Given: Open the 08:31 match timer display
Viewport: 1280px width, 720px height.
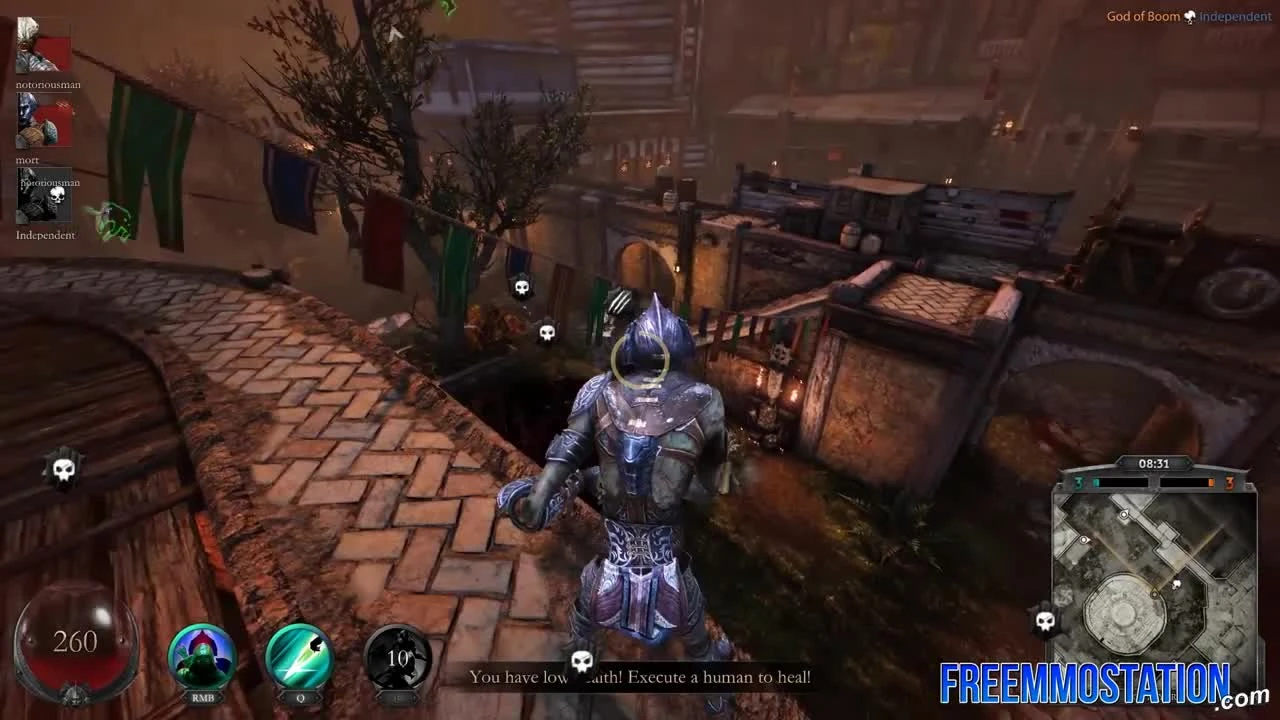Looking at the screenshot, I should pyautogui.click(x=1155, y=463).
